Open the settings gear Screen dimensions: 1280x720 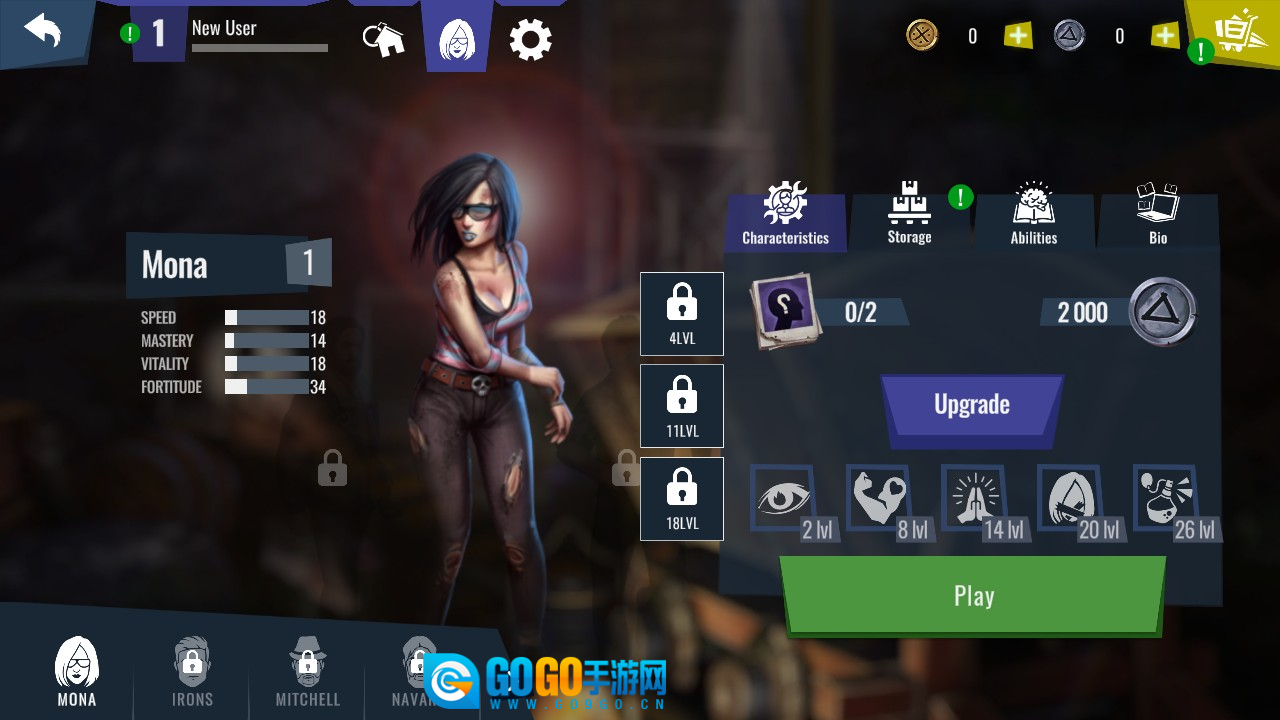530,40
